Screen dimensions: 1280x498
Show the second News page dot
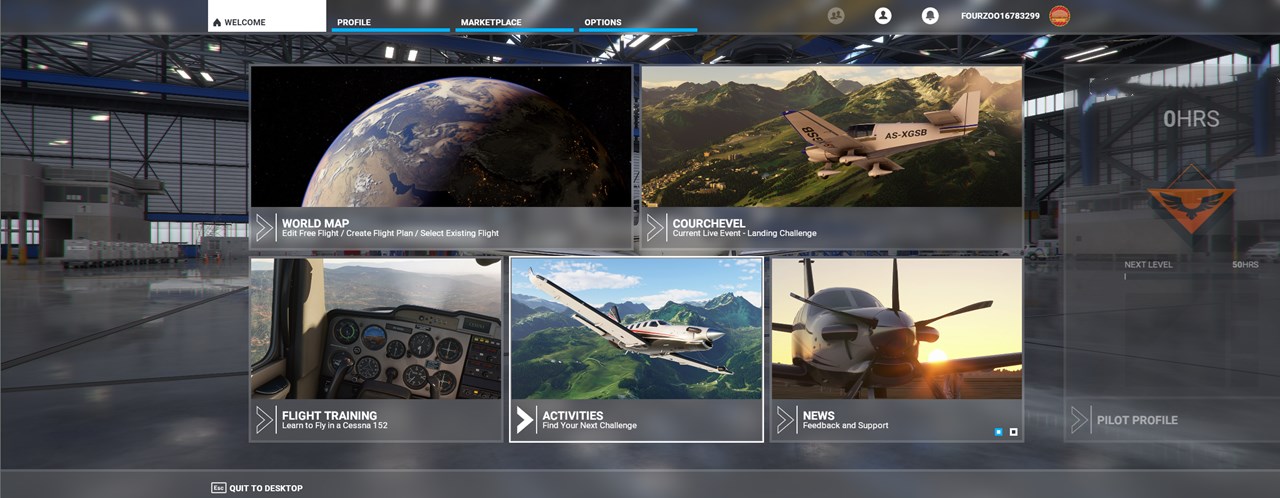[1013, 432]
